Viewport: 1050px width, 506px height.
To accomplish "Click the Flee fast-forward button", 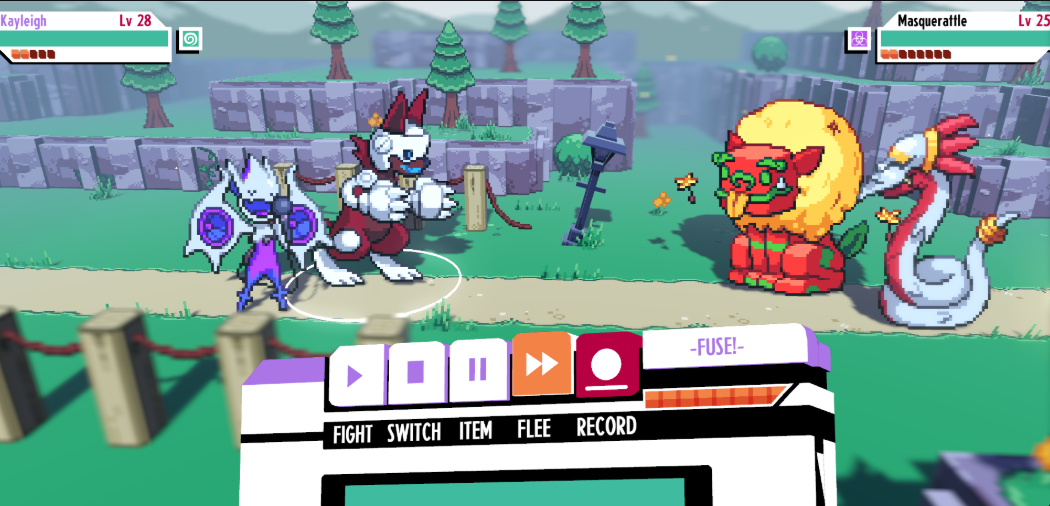I will [541, 365].
